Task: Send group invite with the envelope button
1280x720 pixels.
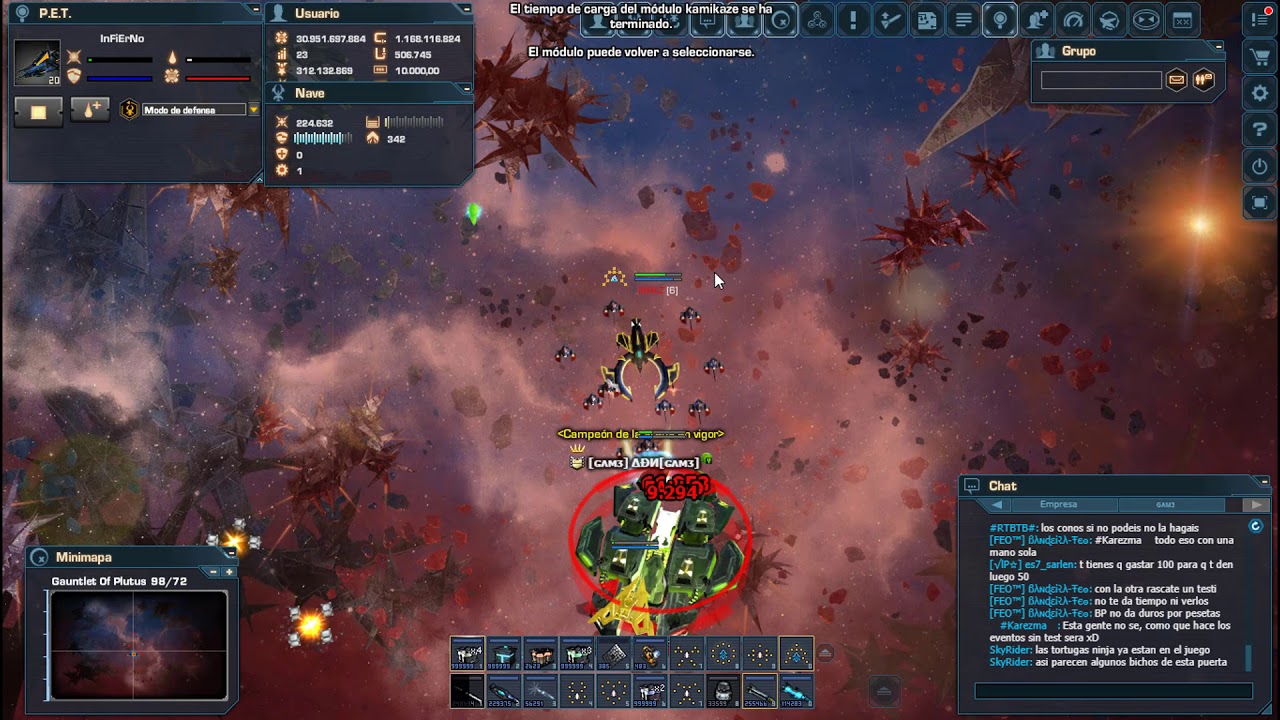Action: 1177,80
